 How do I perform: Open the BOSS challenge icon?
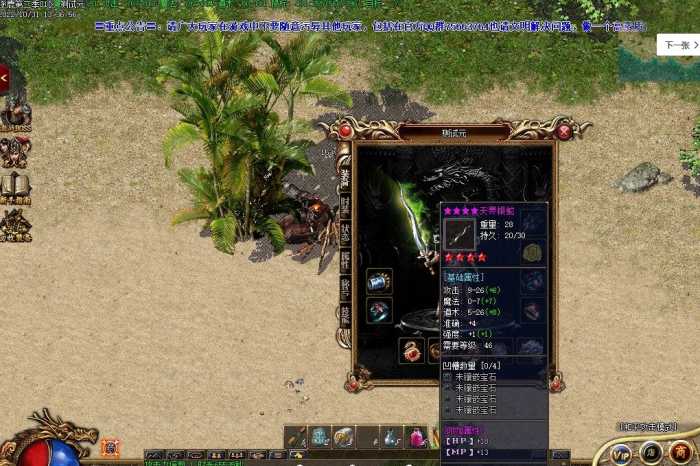click(x=15, y=115)
